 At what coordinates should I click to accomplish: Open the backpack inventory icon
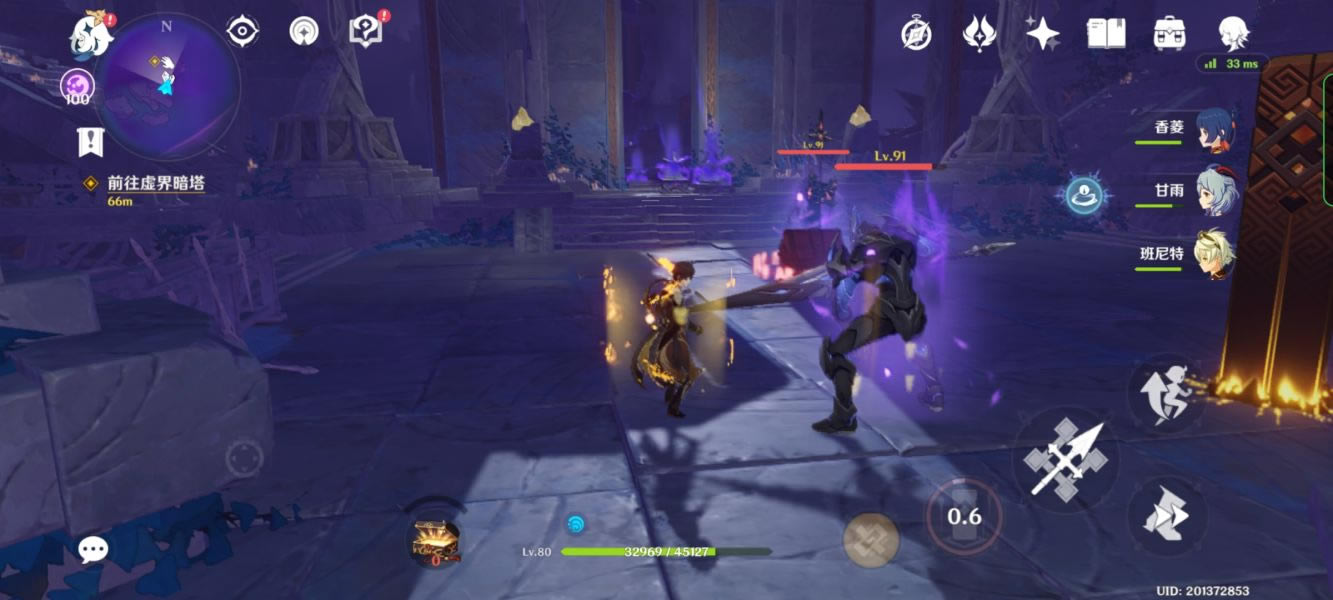point(1169,33)
